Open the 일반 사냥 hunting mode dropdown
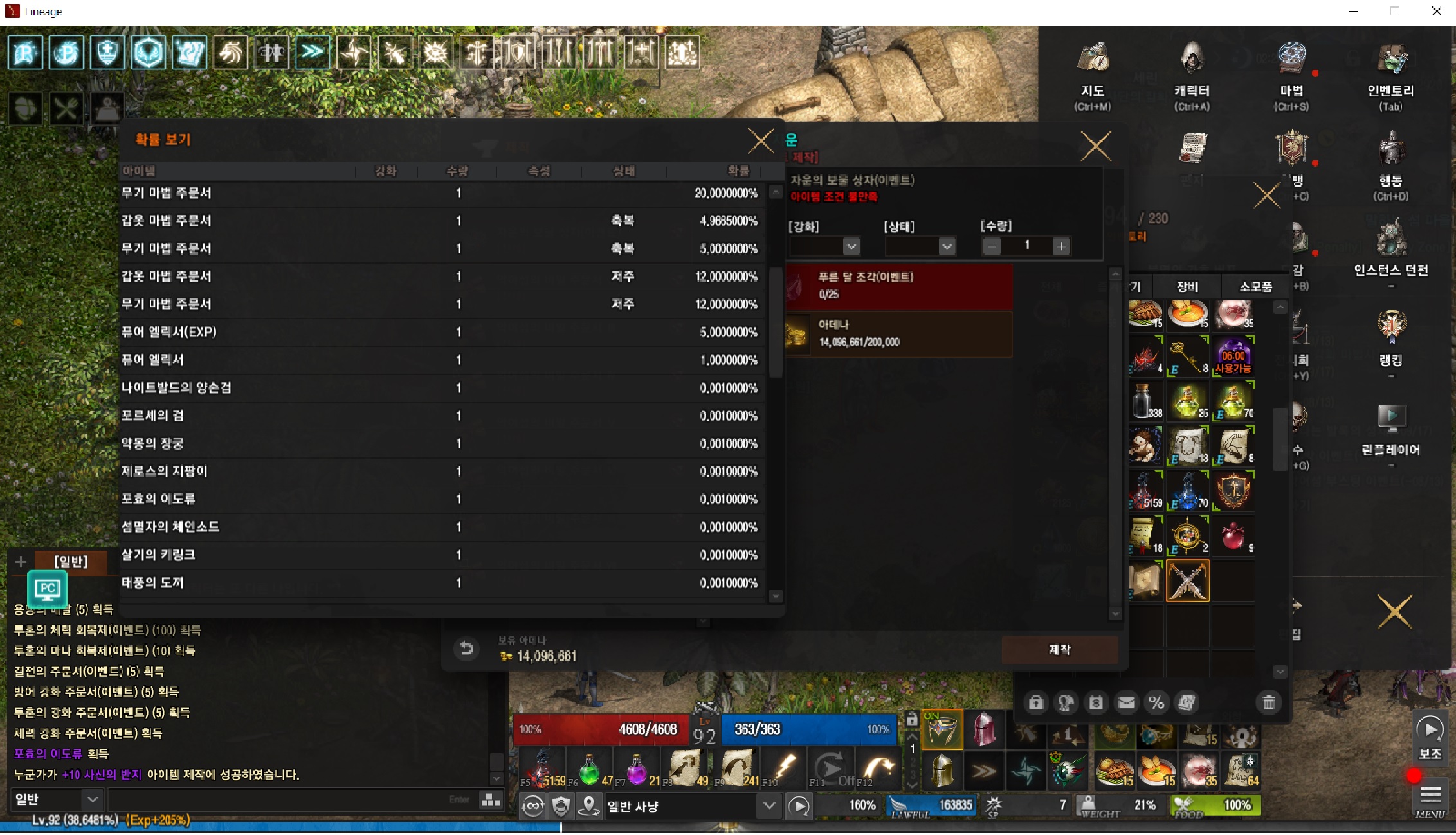1456x835 pixels. point(769,805)
